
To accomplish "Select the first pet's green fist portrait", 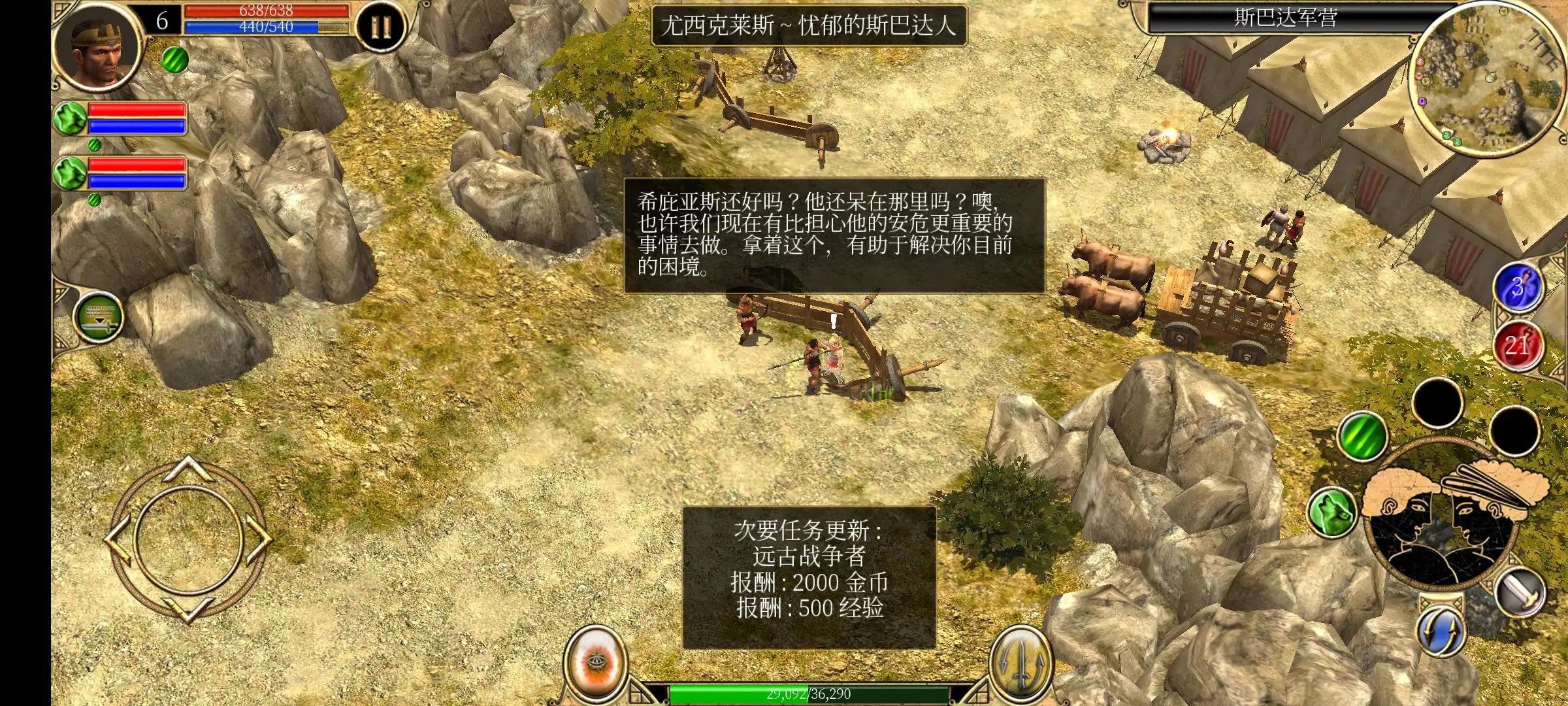I will (69, 118).
